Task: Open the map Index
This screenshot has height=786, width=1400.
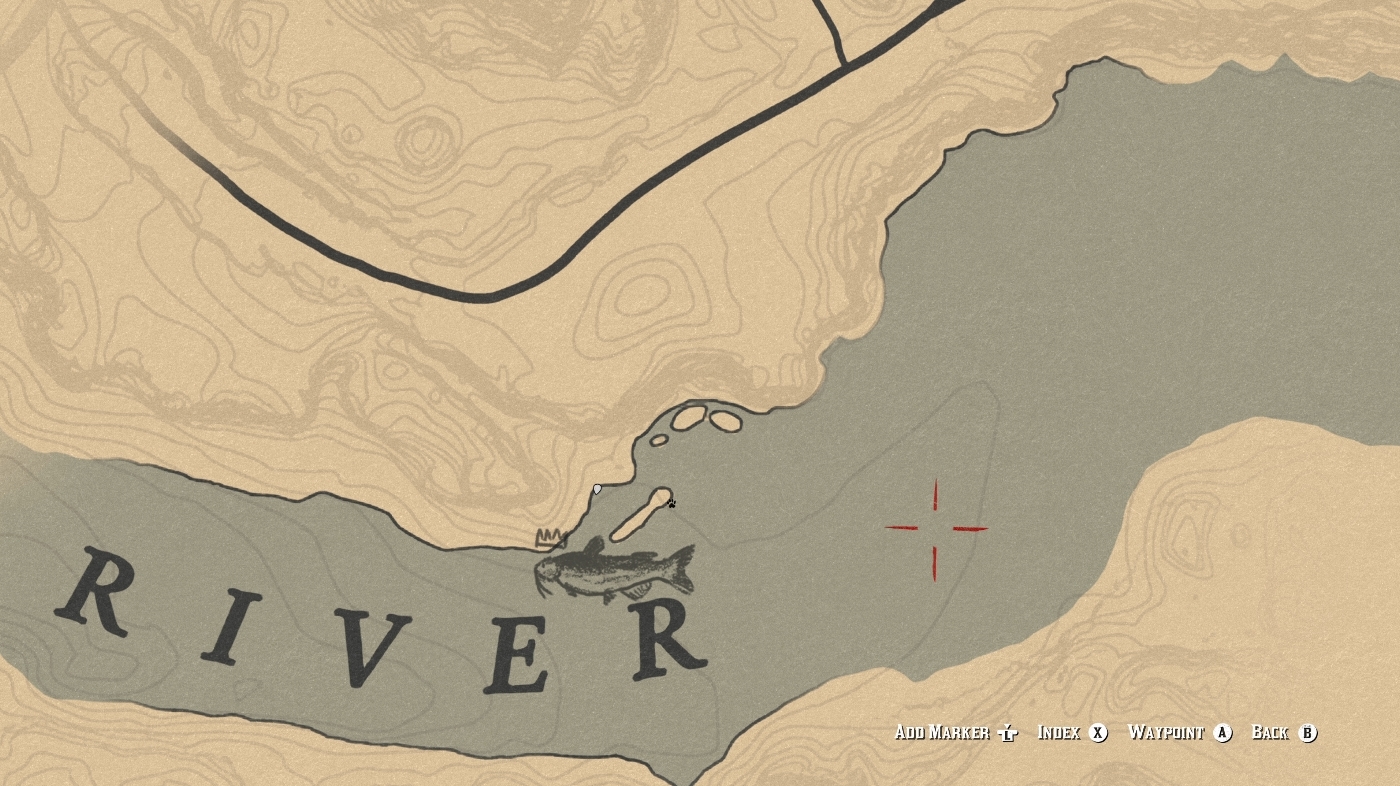Action: pyautogui.click(x=1062, y=733)
